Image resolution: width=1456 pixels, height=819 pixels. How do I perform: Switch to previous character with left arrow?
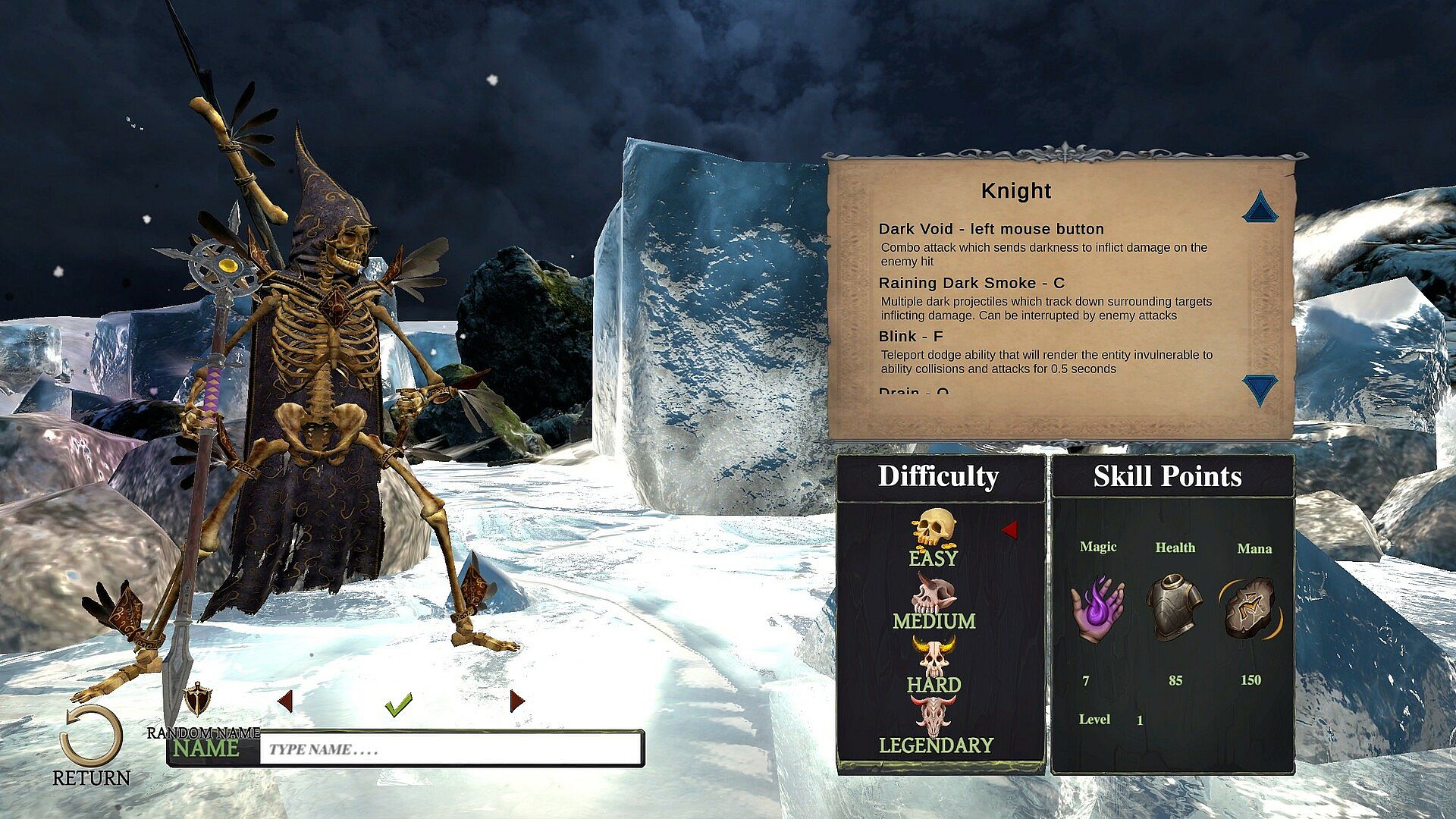(285, 701)
